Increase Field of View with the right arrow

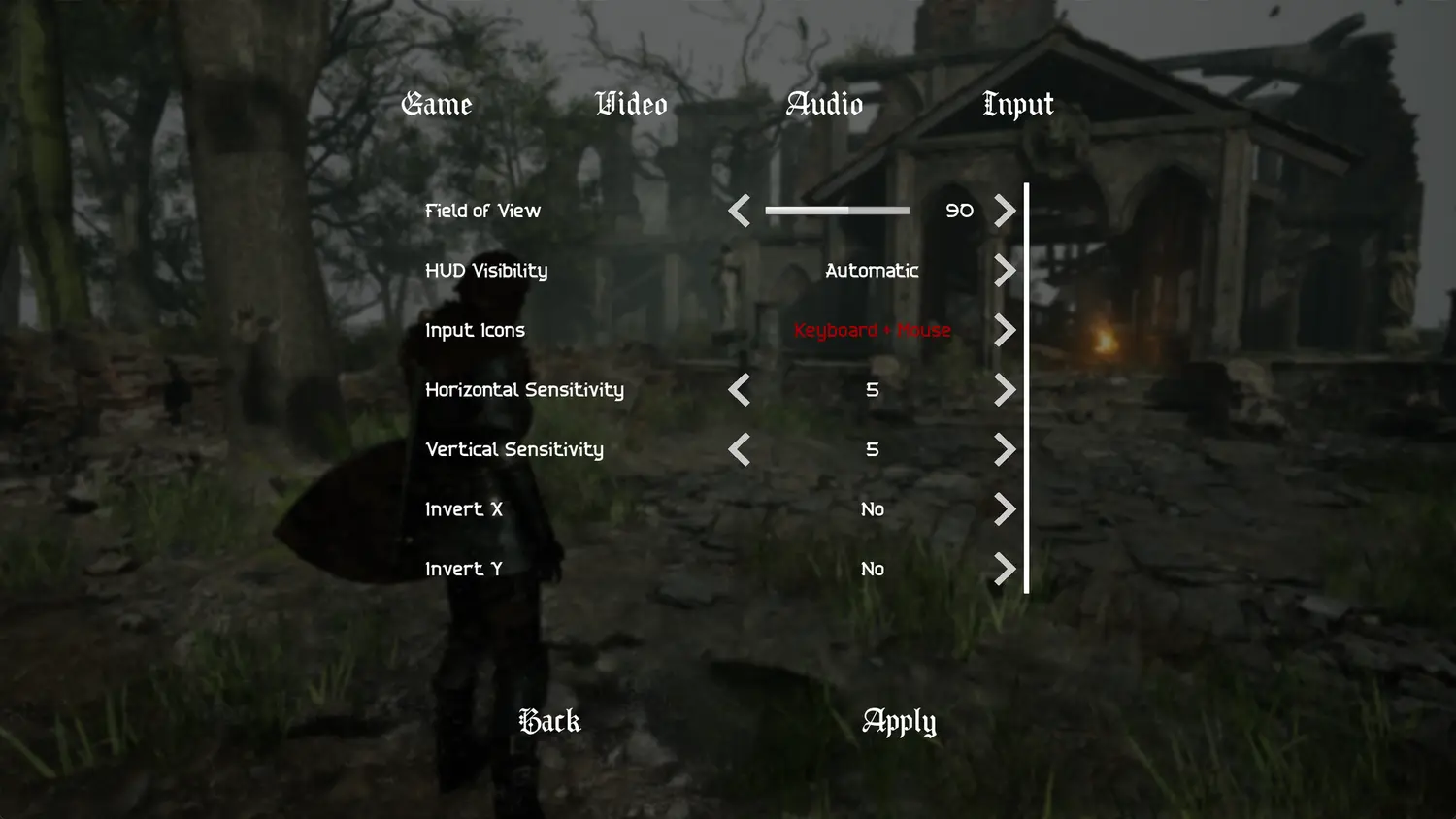coord(1006,211)
